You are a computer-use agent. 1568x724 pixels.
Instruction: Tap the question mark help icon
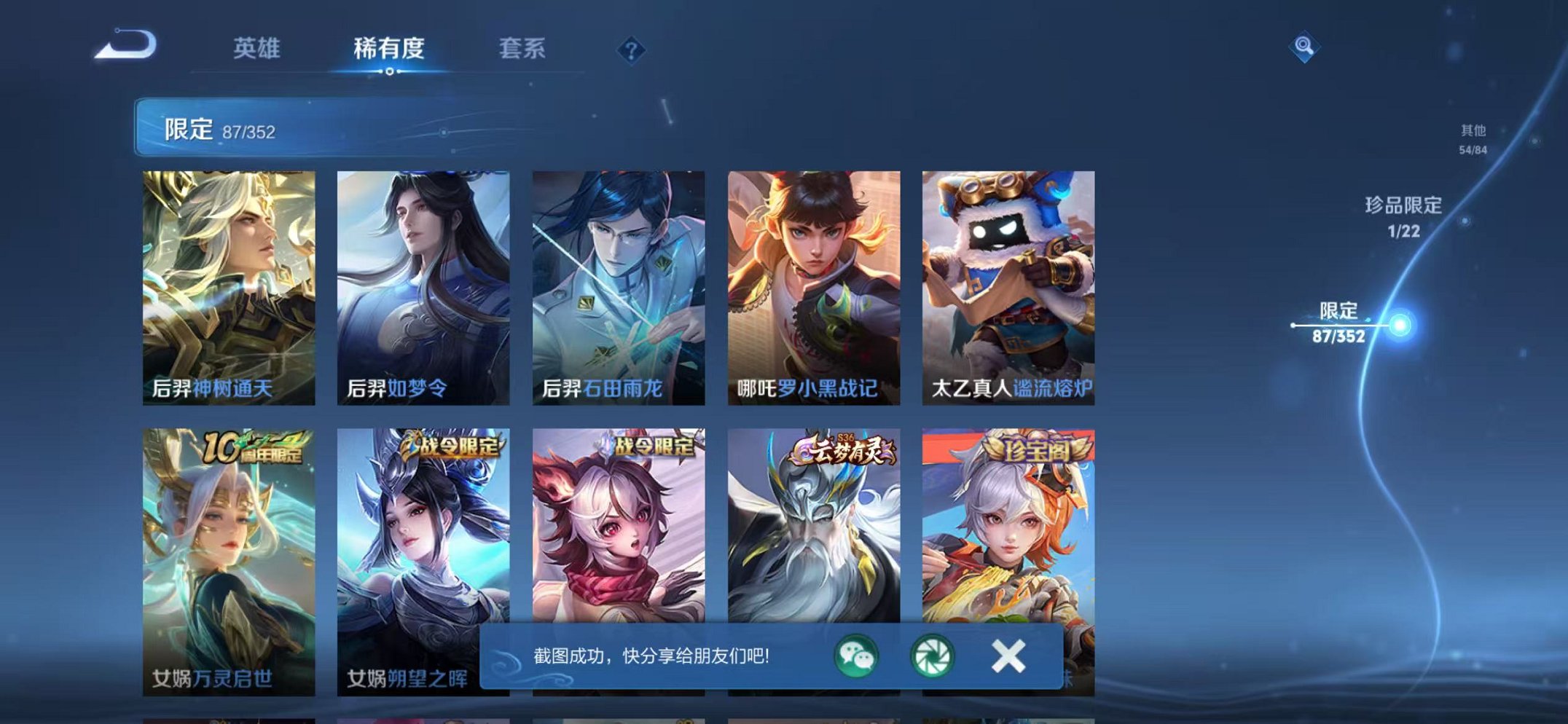[632, 50]
